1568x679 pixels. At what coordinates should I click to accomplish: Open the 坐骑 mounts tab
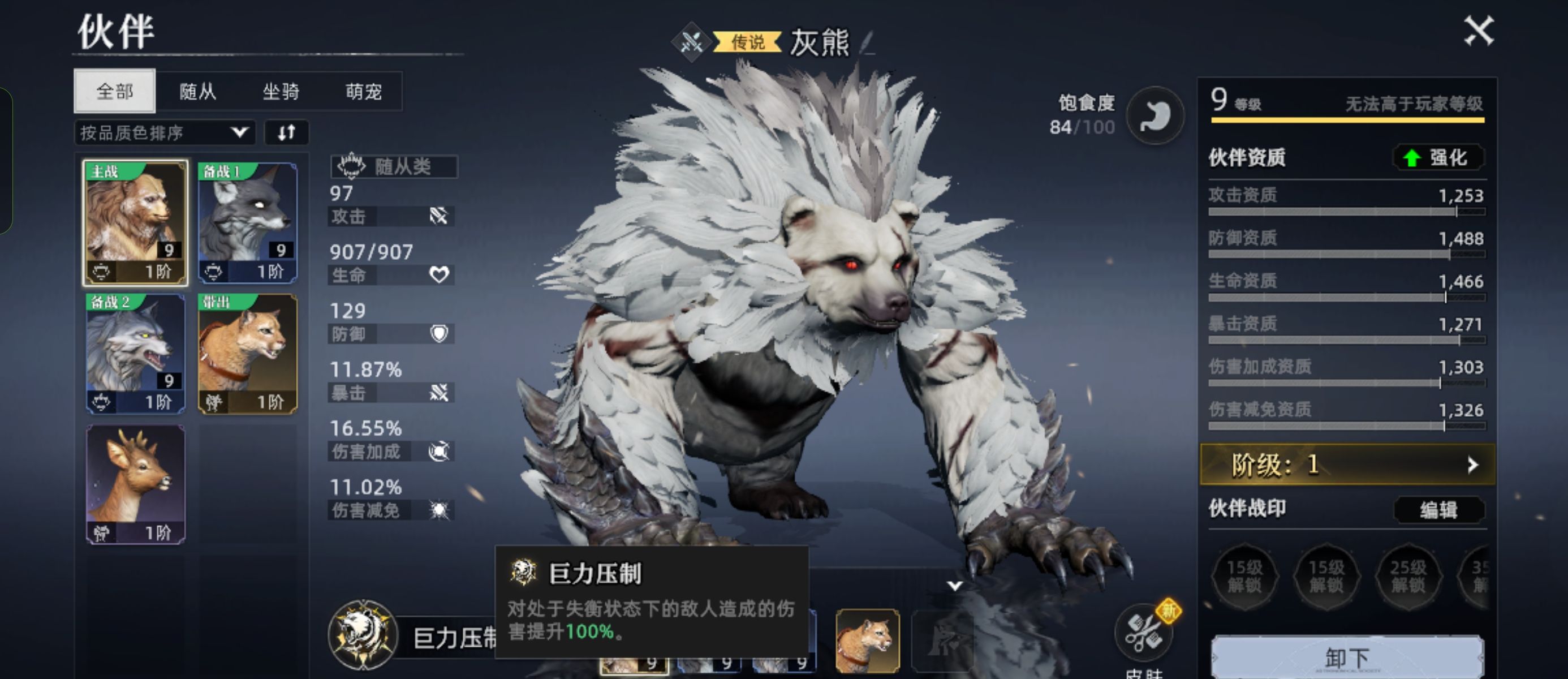point(281,91)
